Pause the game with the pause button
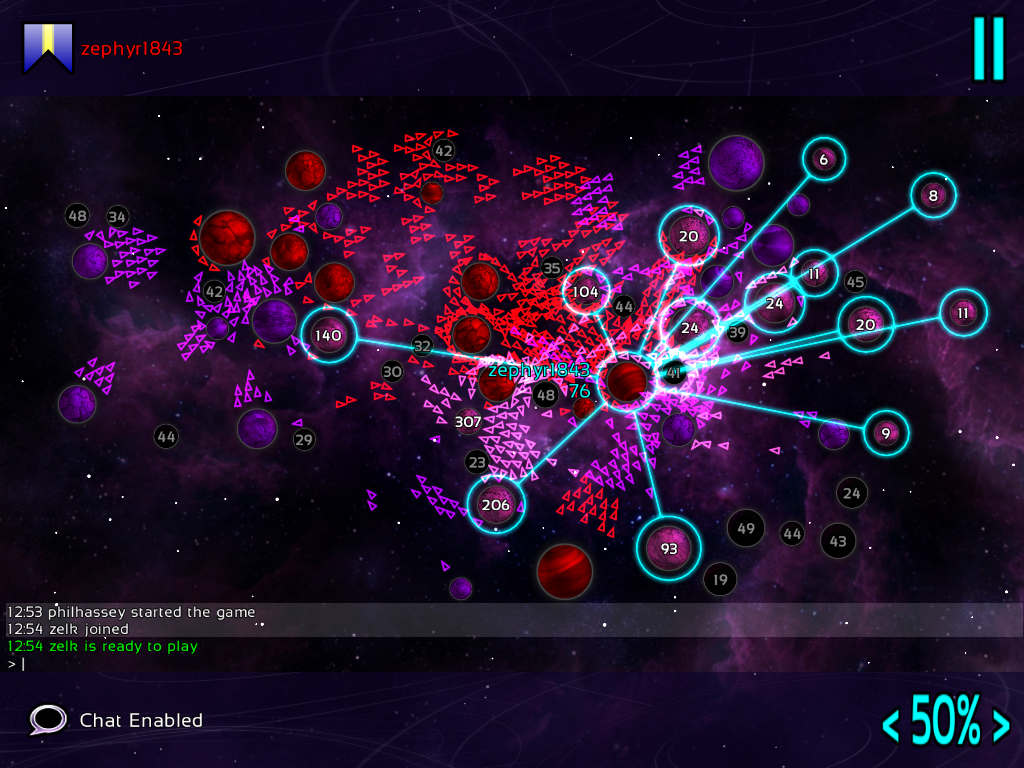Image resolution: width=1024 pixels, height=768 pixels. pyautogui.click(x=988, y=48)
